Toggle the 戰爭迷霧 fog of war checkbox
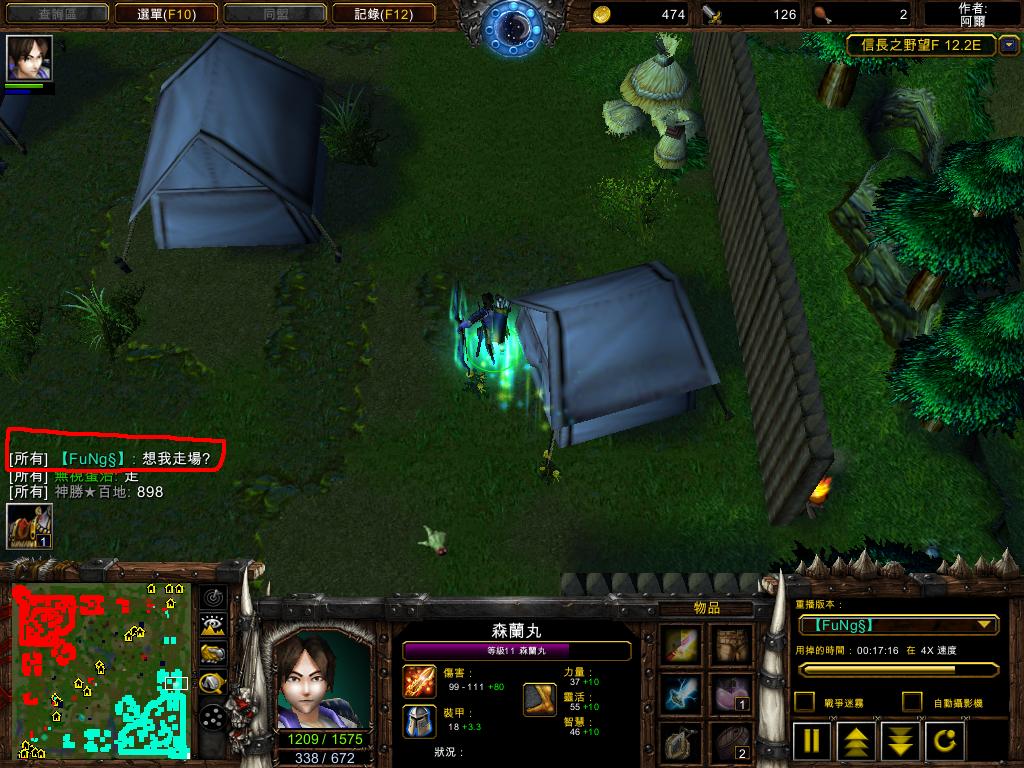This screenshot has height=768, width=1024. (804, 702)
